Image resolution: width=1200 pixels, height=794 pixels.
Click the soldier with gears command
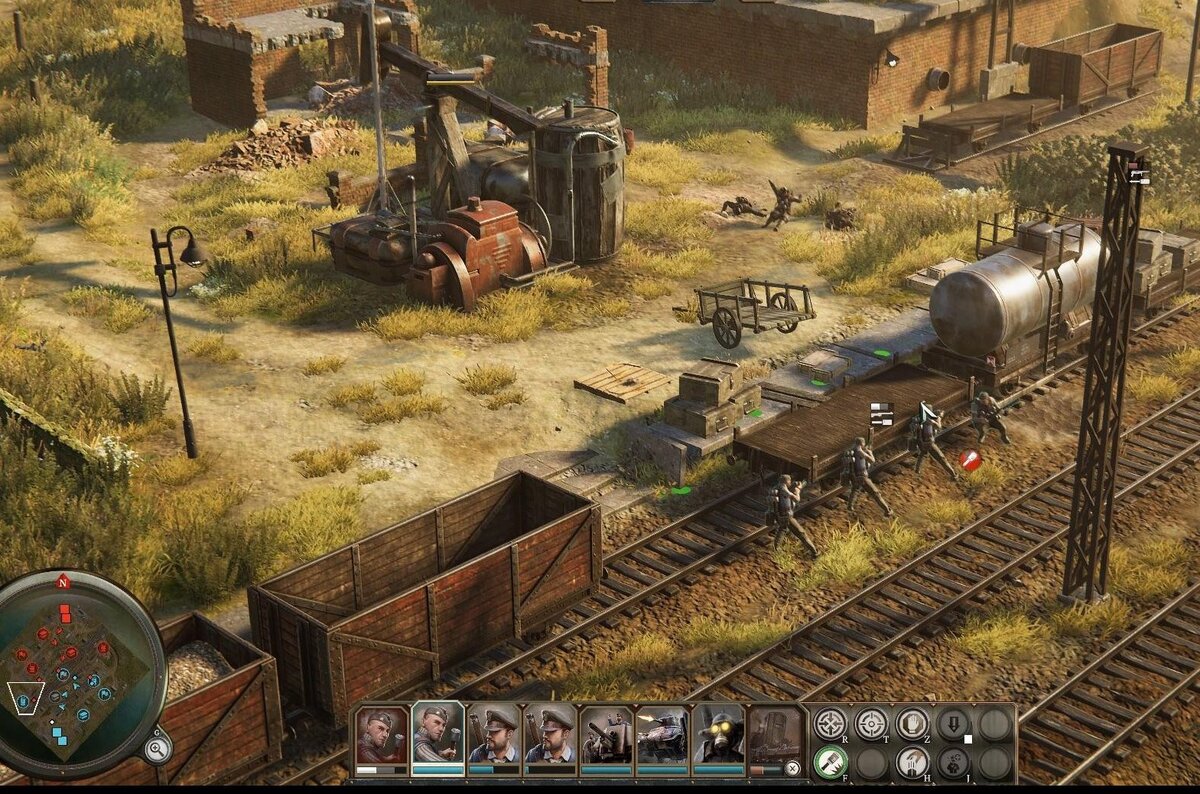(953, 764)
